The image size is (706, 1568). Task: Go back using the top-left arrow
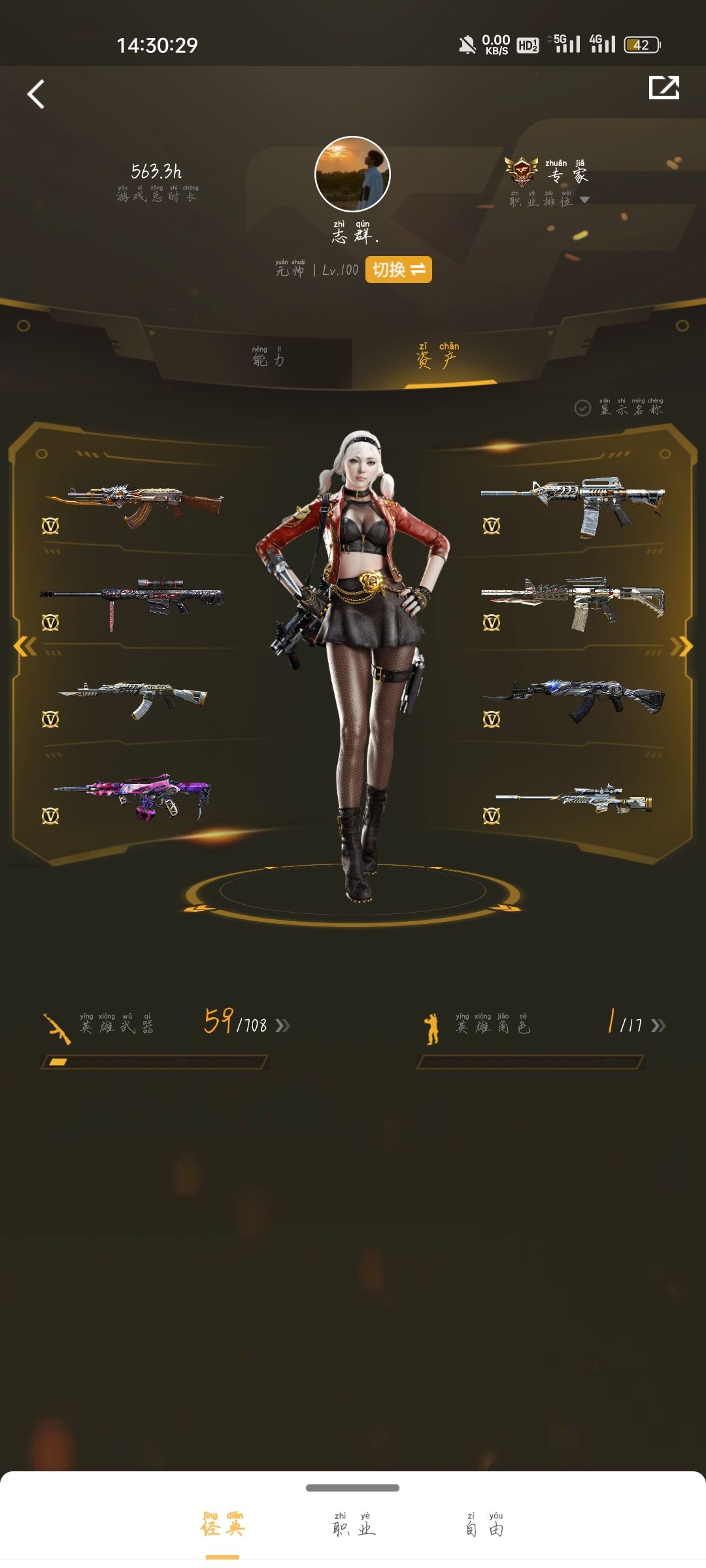click(37, 95)
